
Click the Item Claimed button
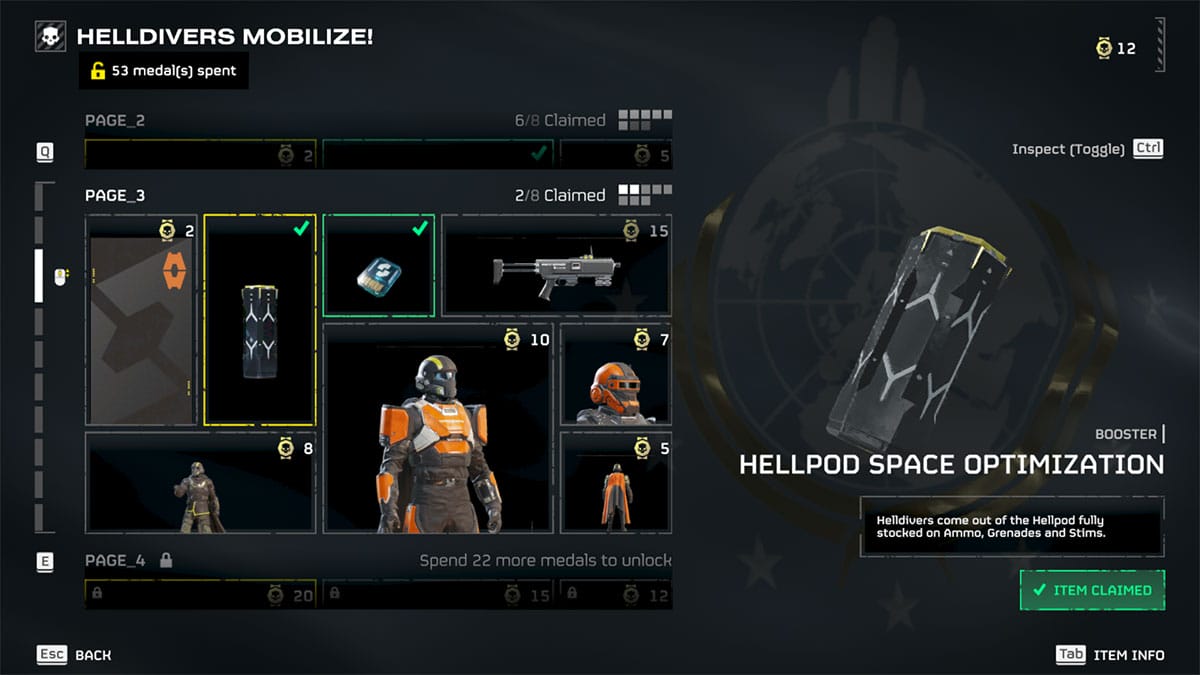[1092, 590]
